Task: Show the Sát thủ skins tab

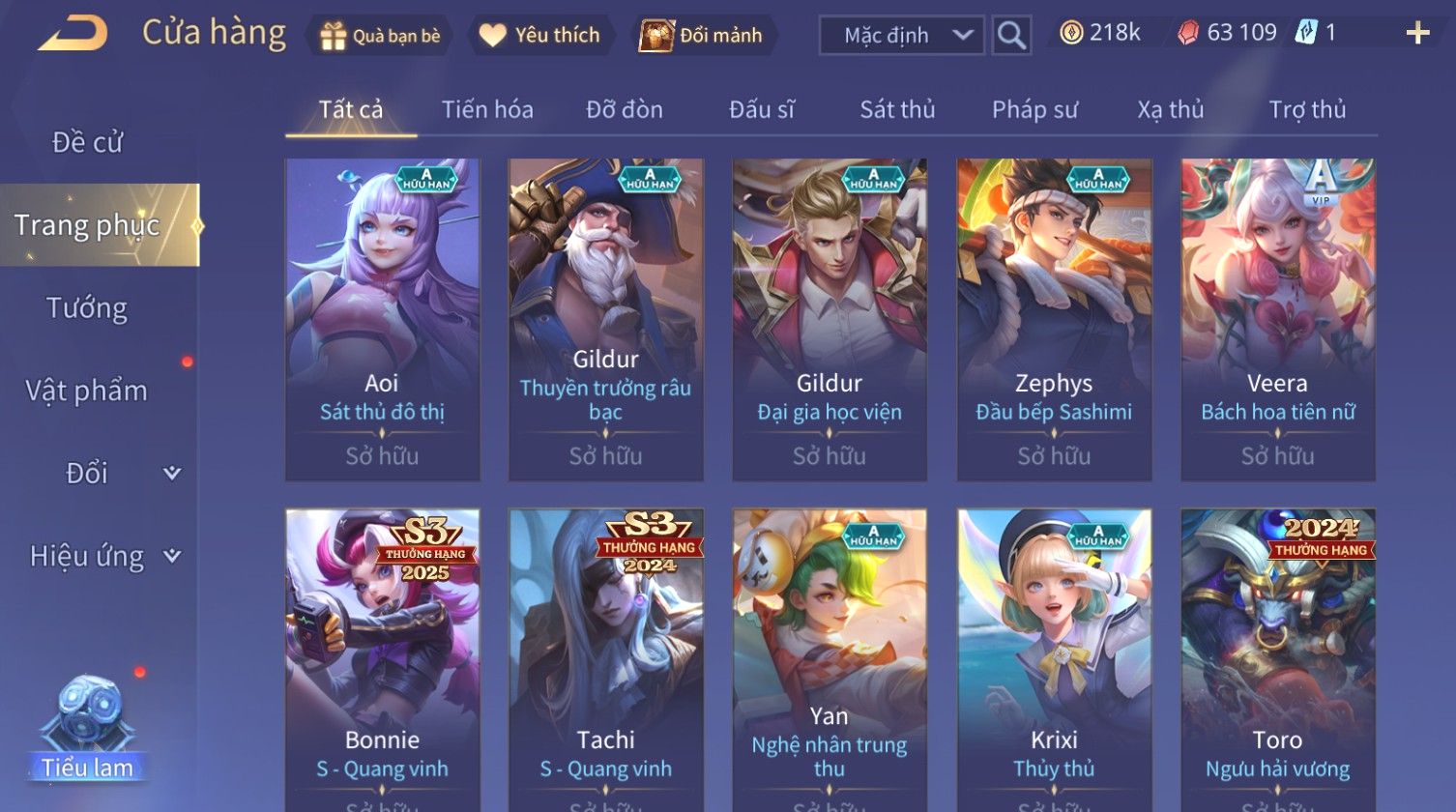Action: [x=897, y=109]
